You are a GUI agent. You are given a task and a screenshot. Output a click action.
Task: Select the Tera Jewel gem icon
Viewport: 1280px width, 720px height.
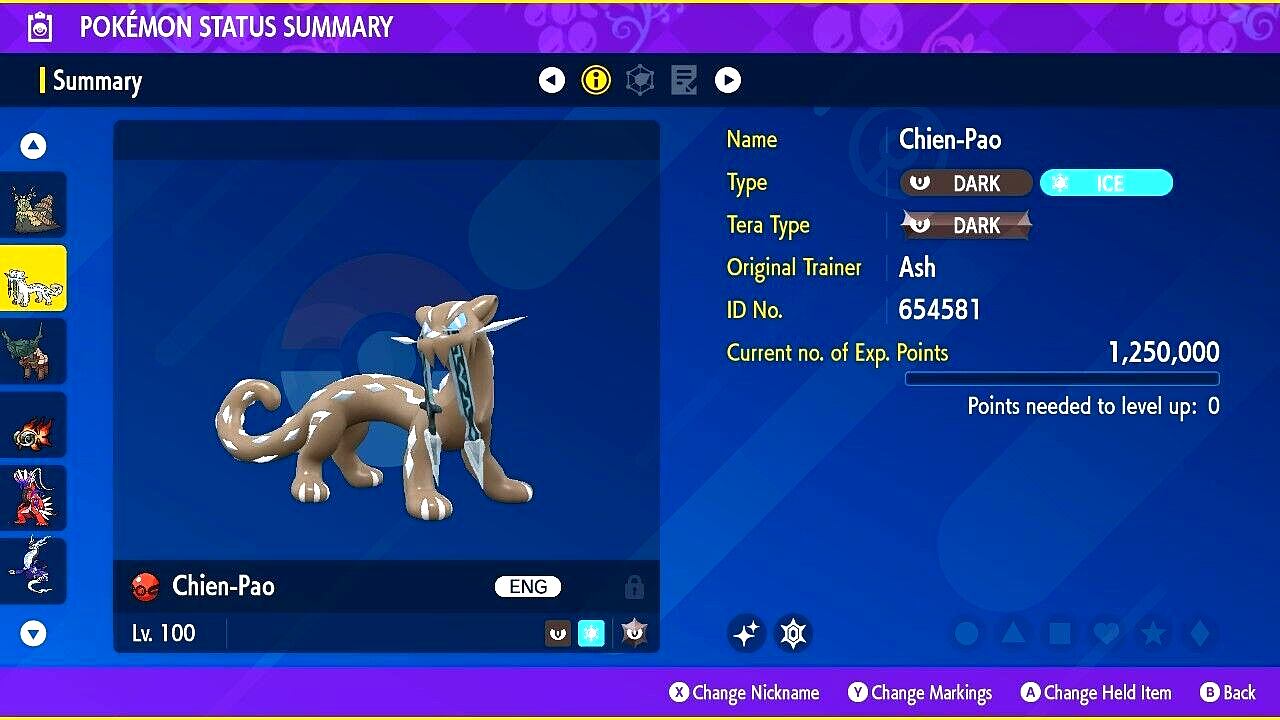[793, 633]
